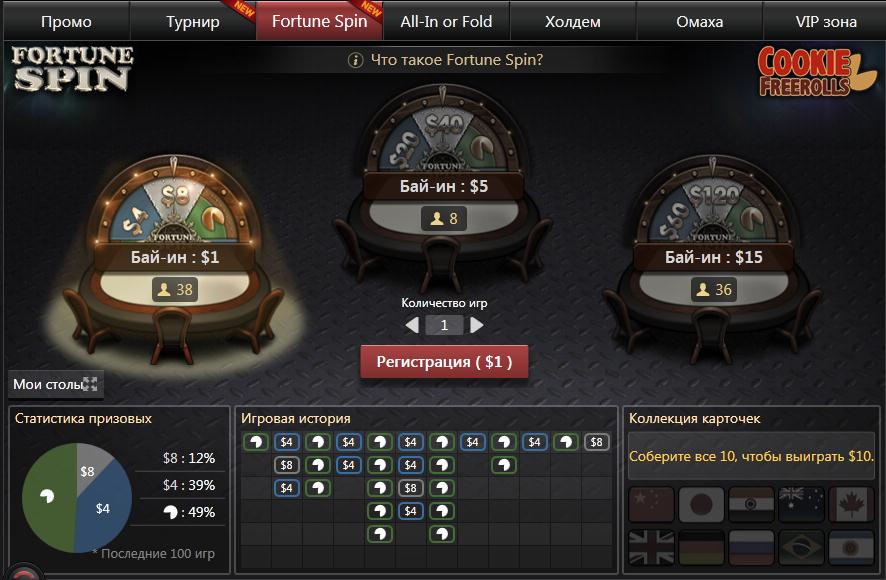886x580 pixels.
Task: Show the 'Что такое Fortune Spin?' info
Action: pos(445,60)
